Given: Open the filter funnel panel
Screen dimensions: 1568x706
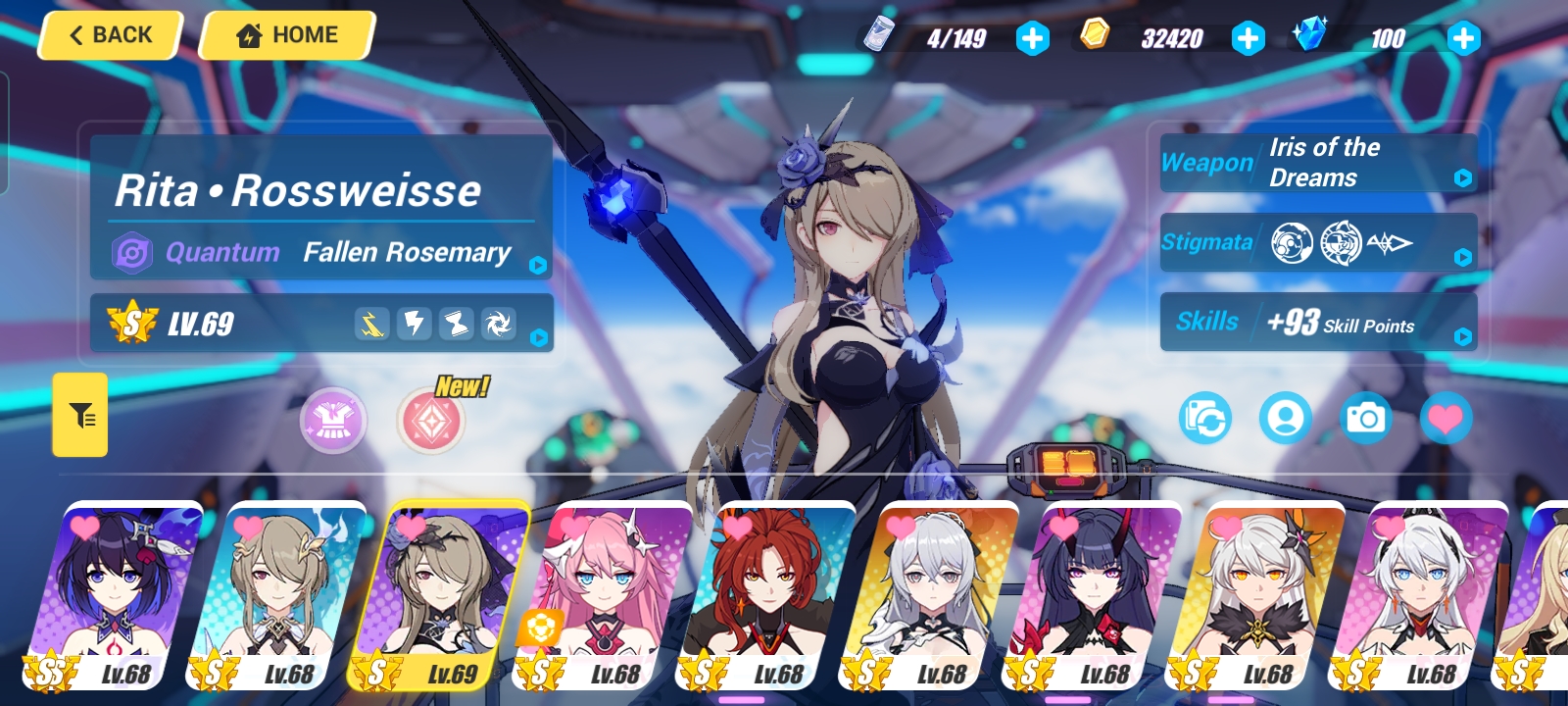Looking at the screenshot, I should (x=79, y=415).
